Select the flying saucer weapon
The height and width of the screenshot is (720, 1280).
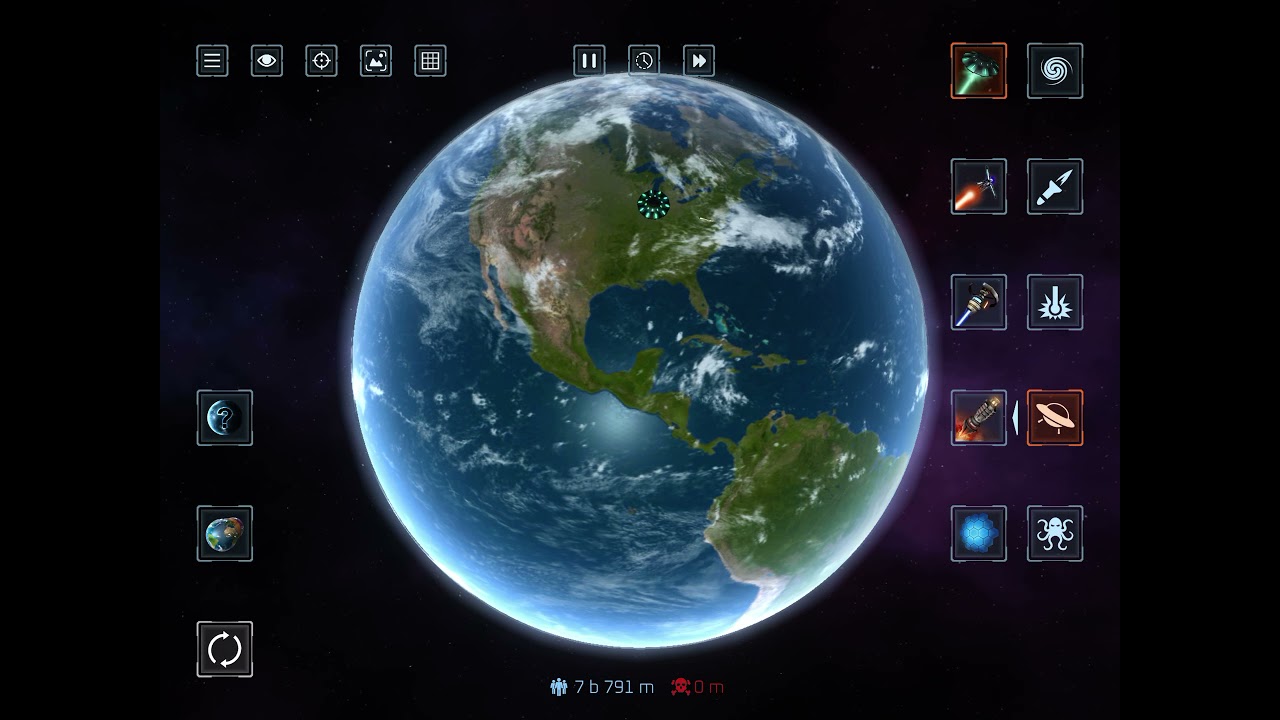pyautogui.click(x=1055, y=418)
